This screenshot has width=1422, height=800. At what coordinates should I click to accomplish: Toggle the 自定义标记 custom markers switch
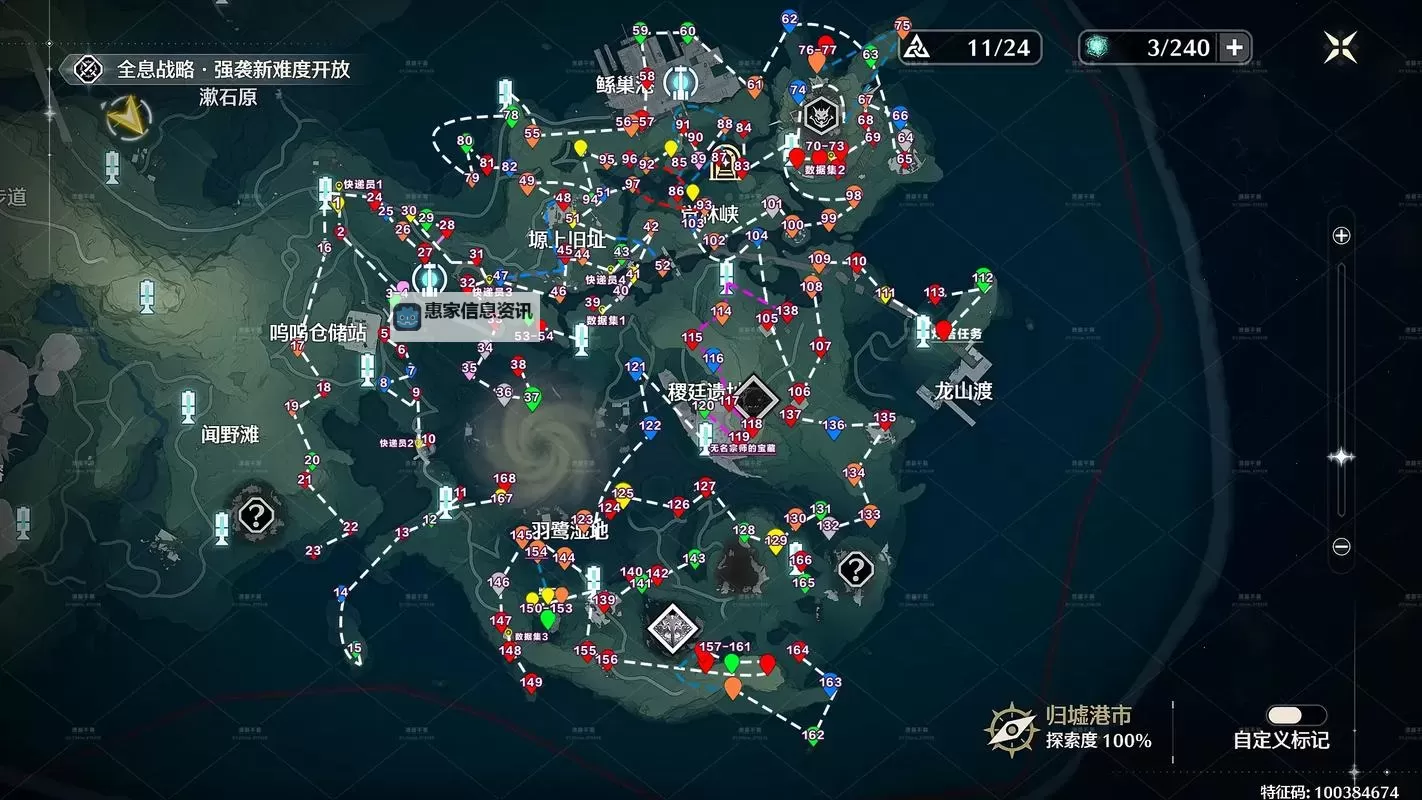[1296, 715]
